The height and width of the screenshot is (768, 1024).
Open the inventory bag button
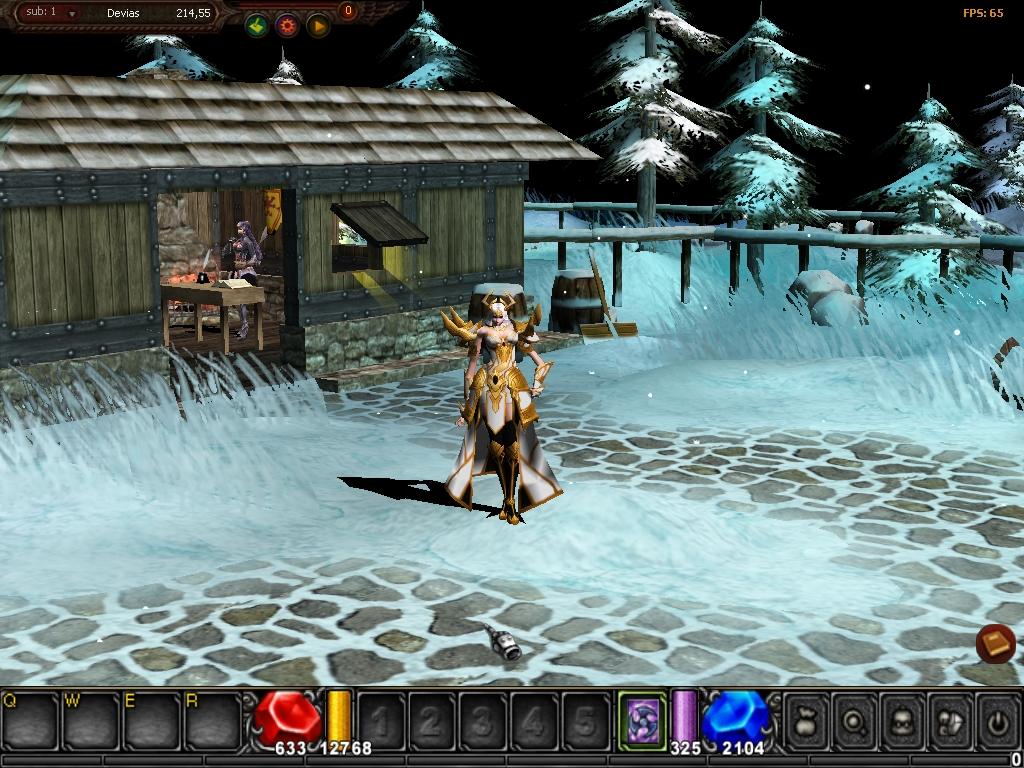(807, 719)
